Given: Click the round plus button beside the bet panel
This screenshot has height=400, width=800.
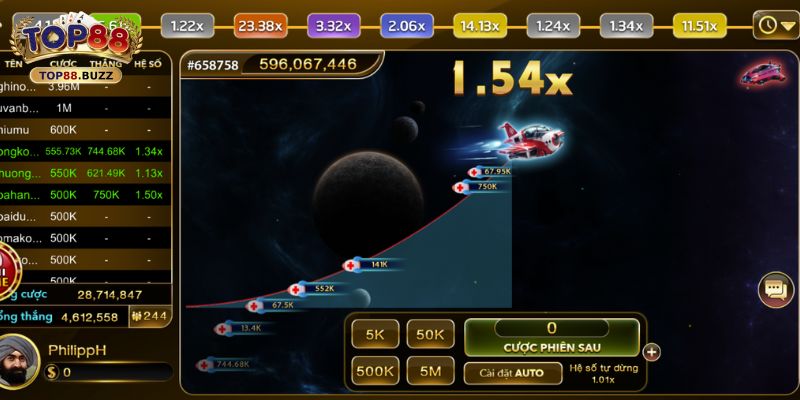Looking at the screenshot, I should (x=652, y=351).
